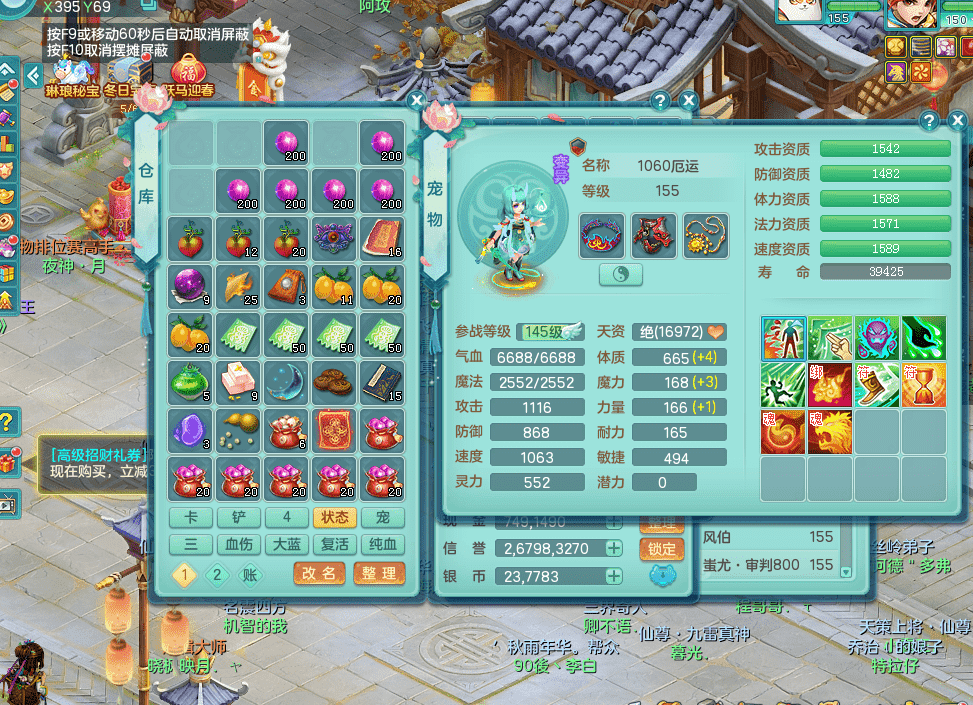Viewport: 973px width, 705px height.
Task: Select the 状态 warehouse category
Action: [x=335, y=517]
